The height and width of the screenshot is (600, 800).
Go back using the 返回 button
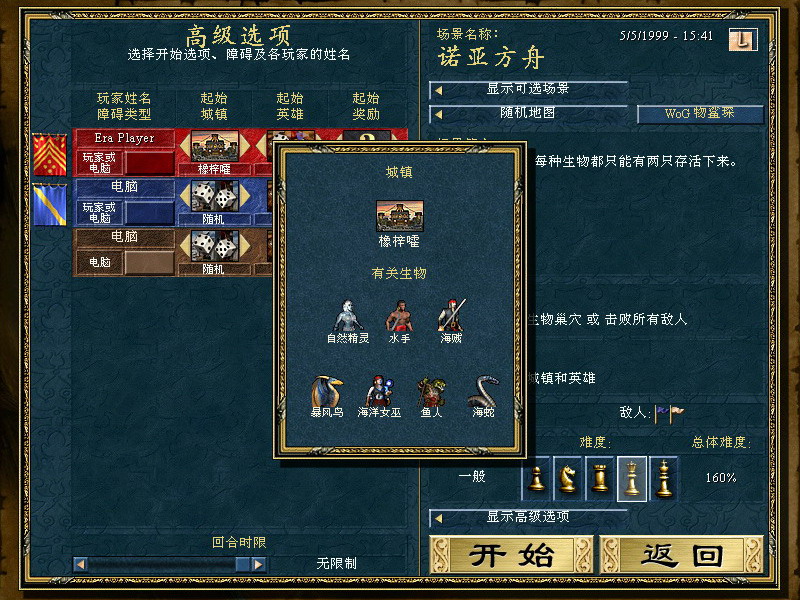682,556
